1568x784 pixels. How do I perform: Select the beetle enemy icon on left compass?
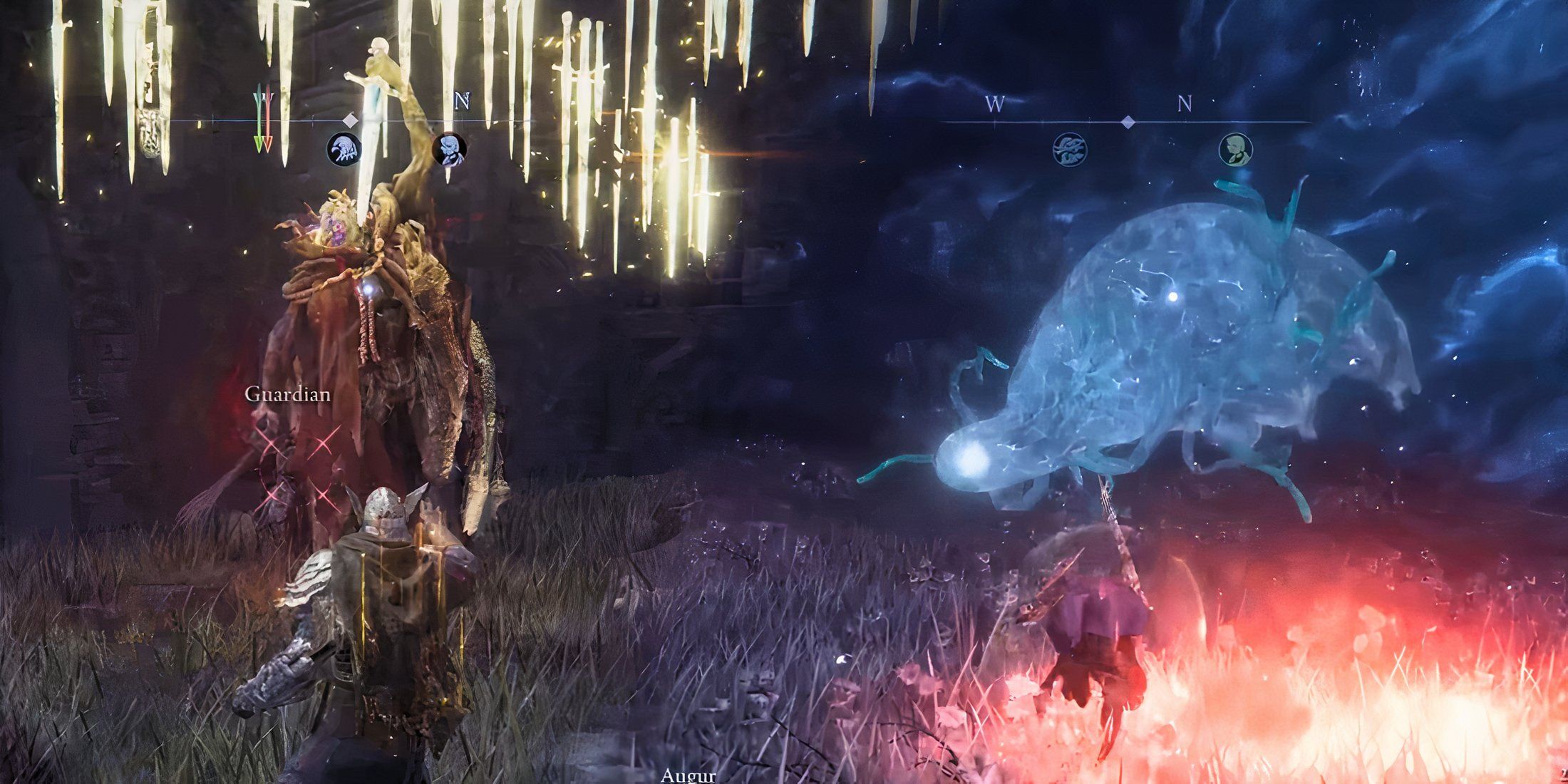[x=345, y=149]
